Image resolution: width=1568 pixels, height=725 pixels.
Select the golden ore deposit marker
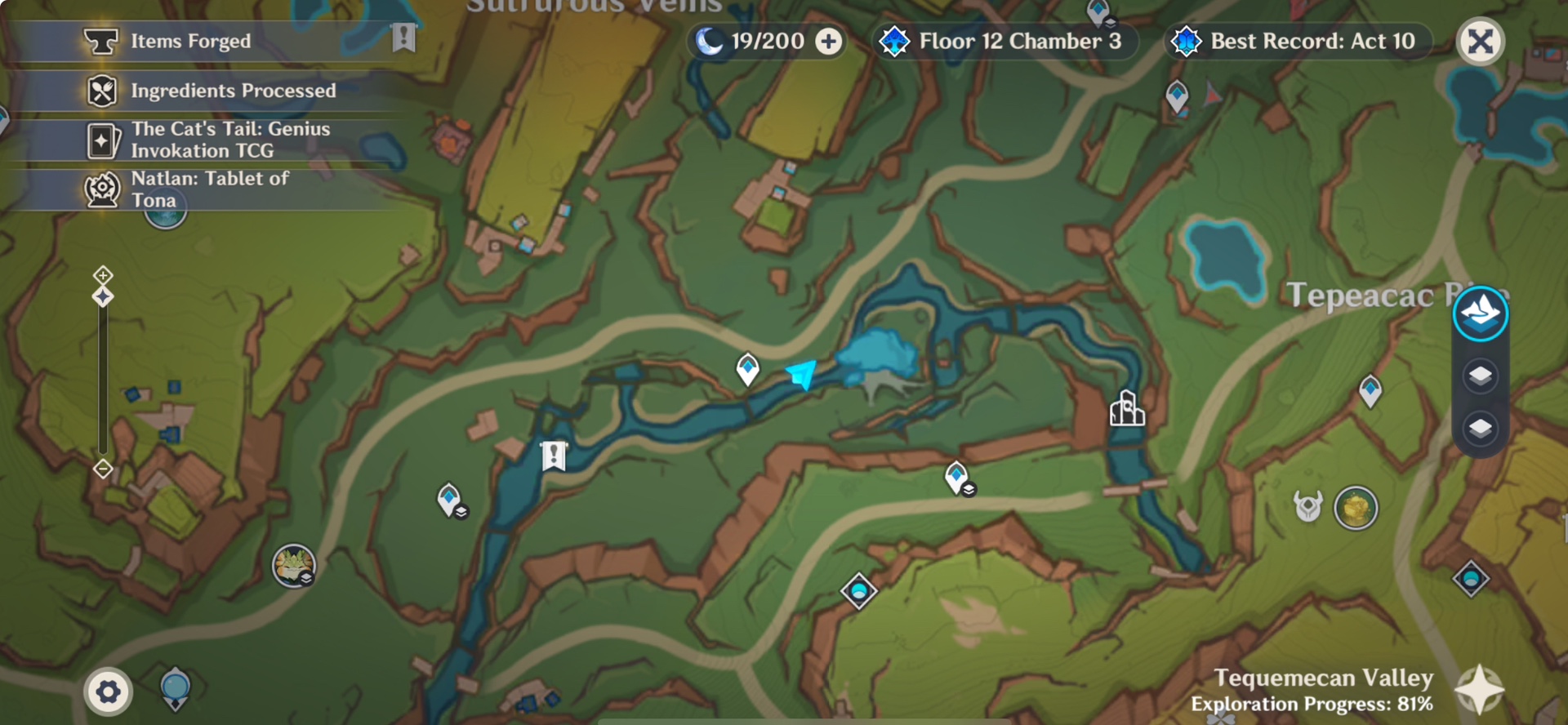1356,508
